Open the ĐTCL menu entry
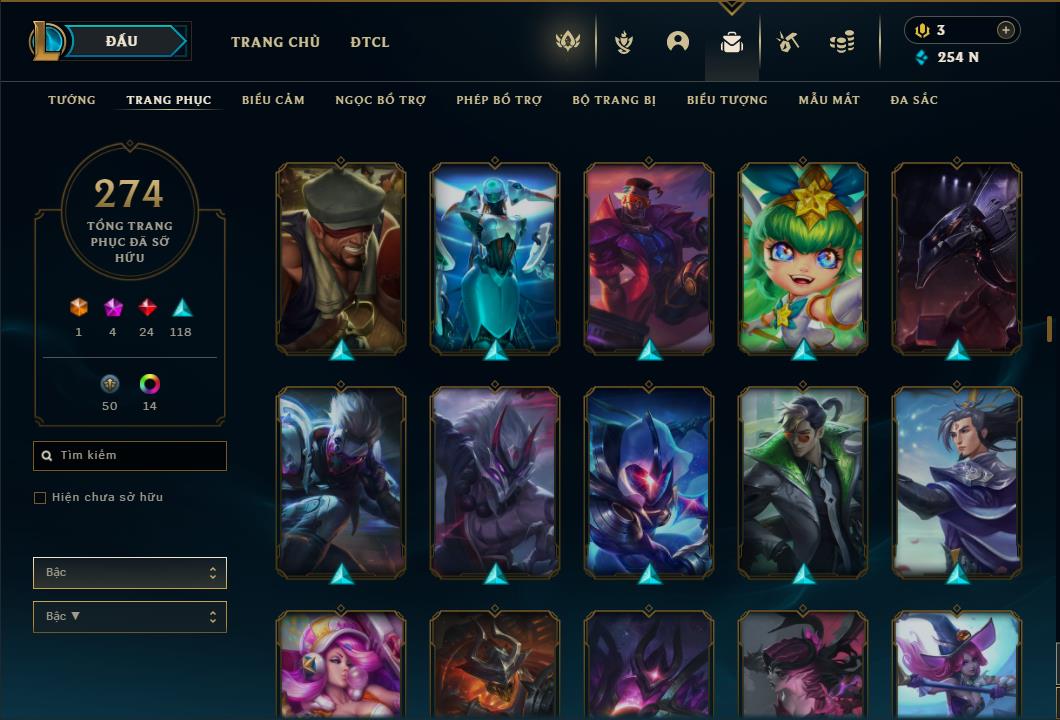Image resolution: width=1060 pixels, height=720 pixels. click(370, 42)
